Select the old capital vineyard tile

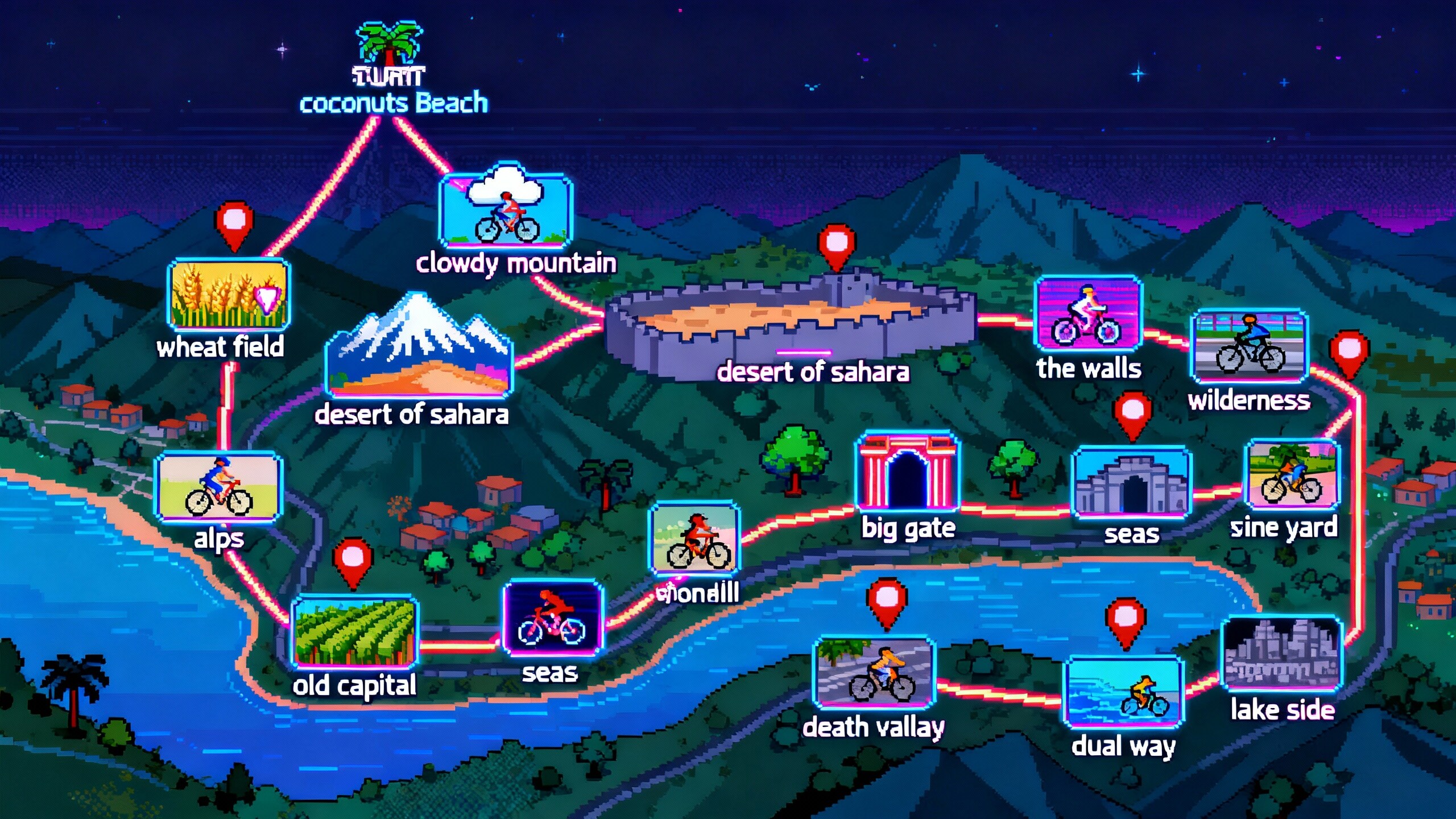(x=355, y=632)
